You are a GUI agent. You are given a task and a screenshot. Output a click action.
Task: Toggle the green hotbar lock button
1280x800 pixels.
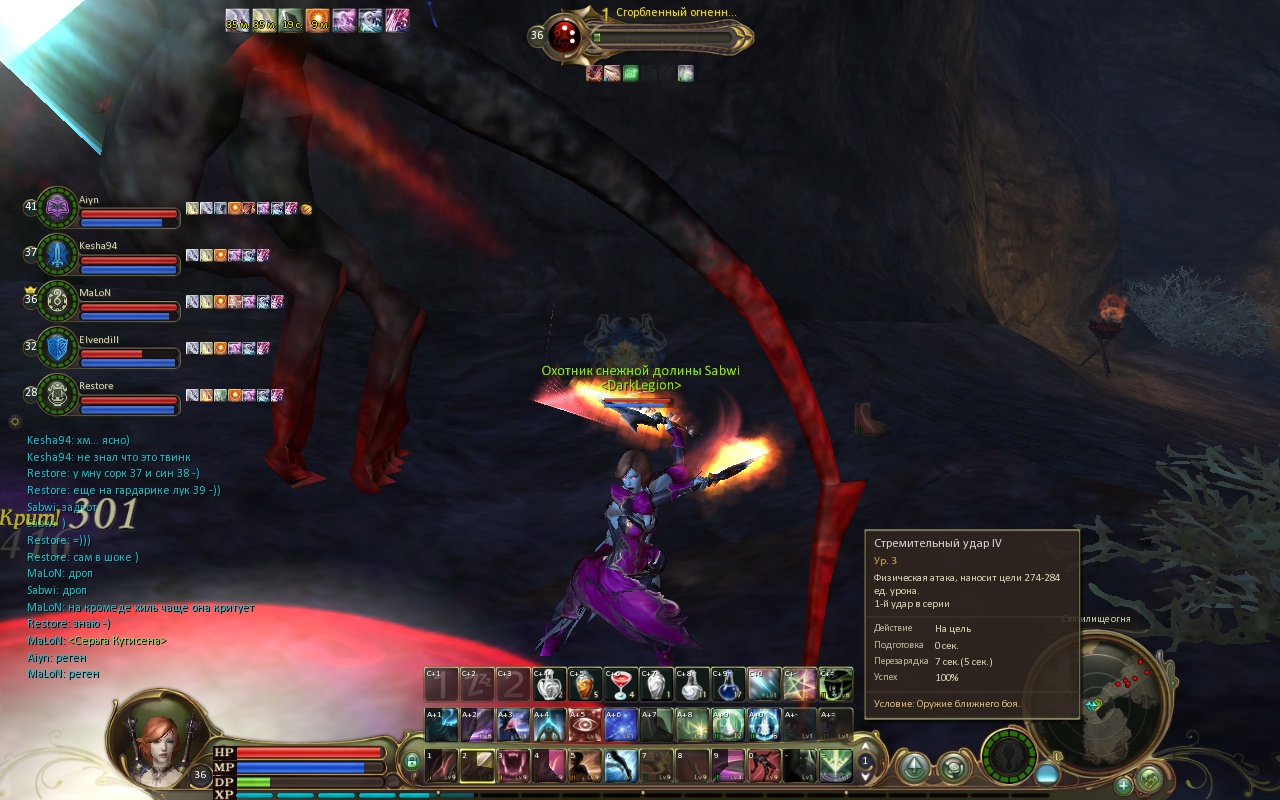point(411,764)
